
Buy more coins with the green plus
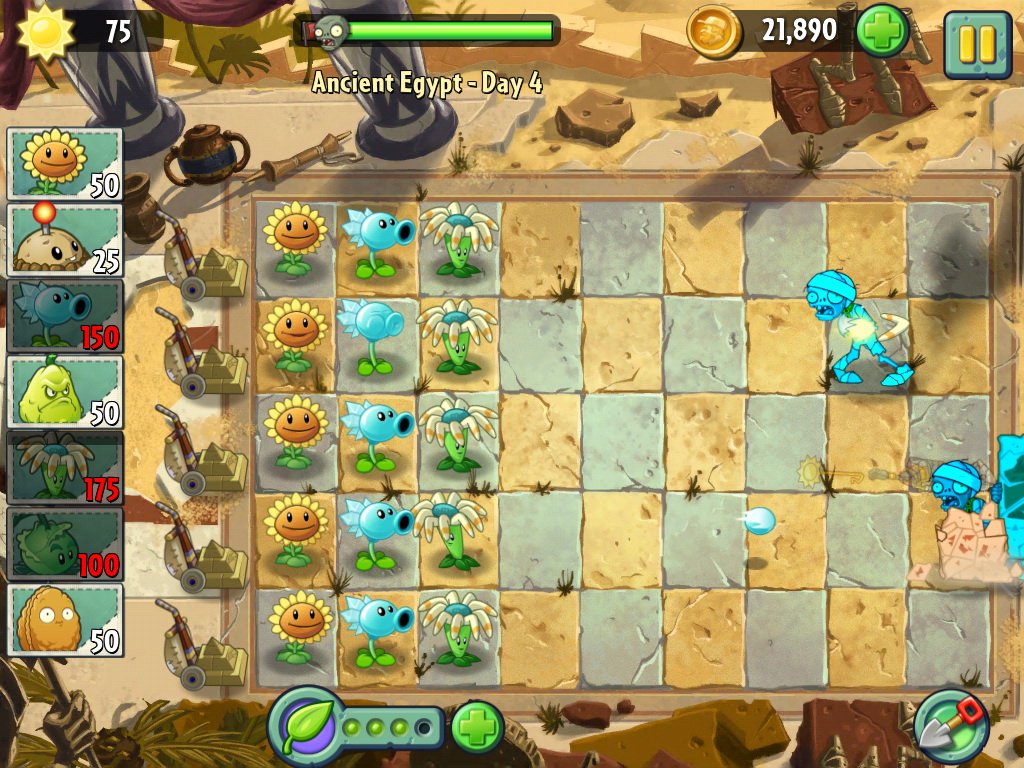coord(882,32)
